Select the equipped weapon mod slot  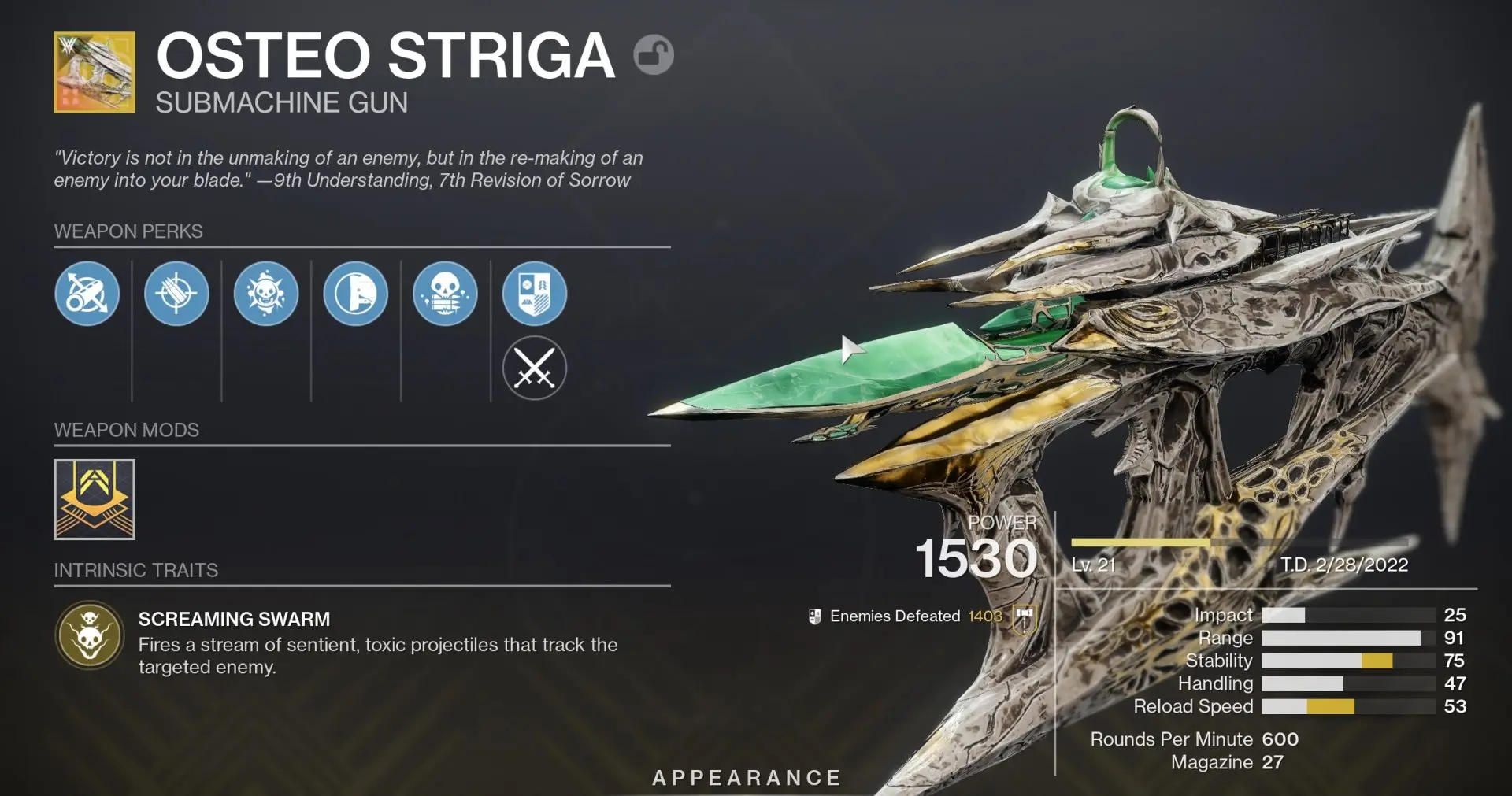click(94, 499)
